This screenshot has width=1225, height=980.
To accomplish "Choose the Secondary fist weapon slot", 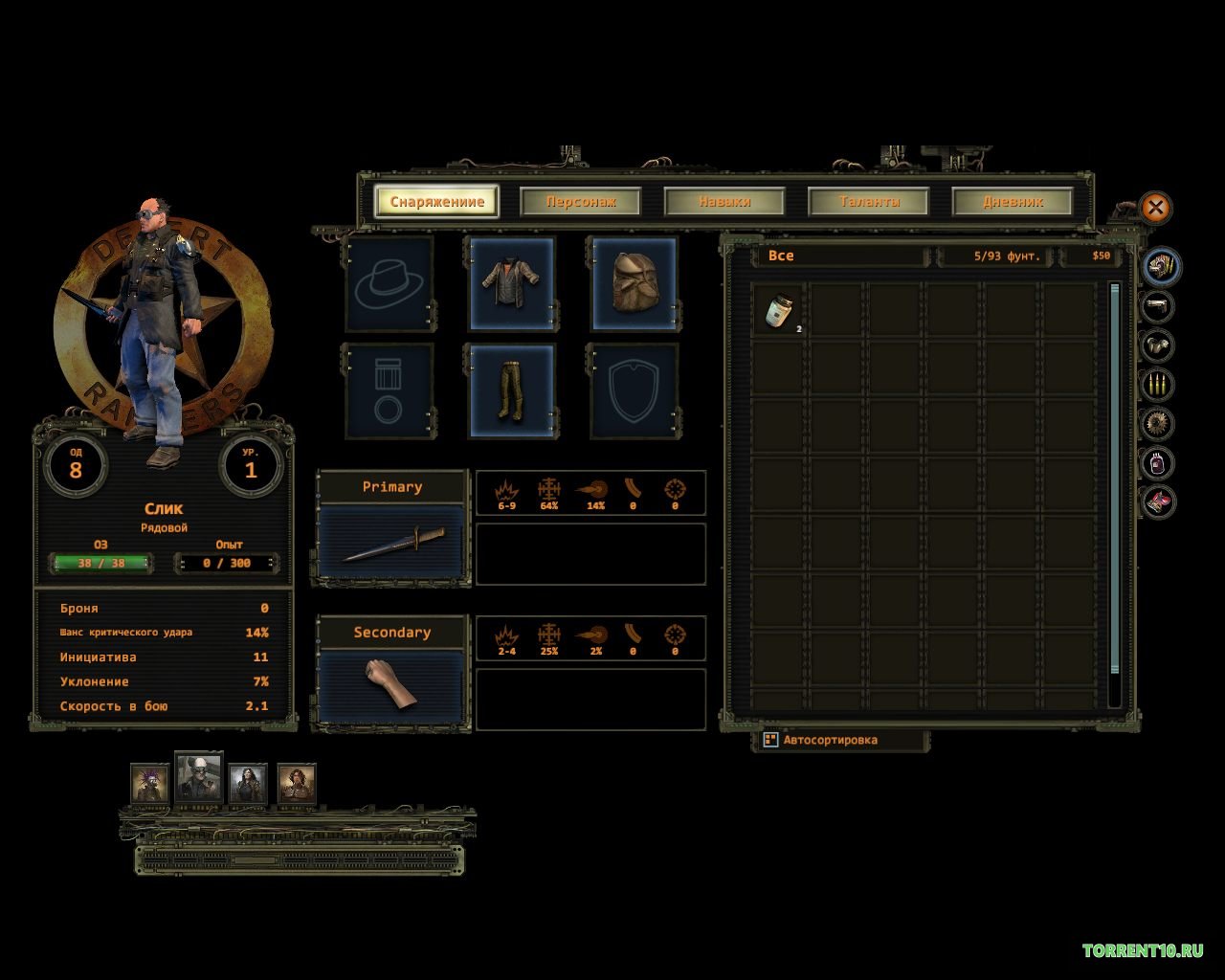I will coord(392,687).
